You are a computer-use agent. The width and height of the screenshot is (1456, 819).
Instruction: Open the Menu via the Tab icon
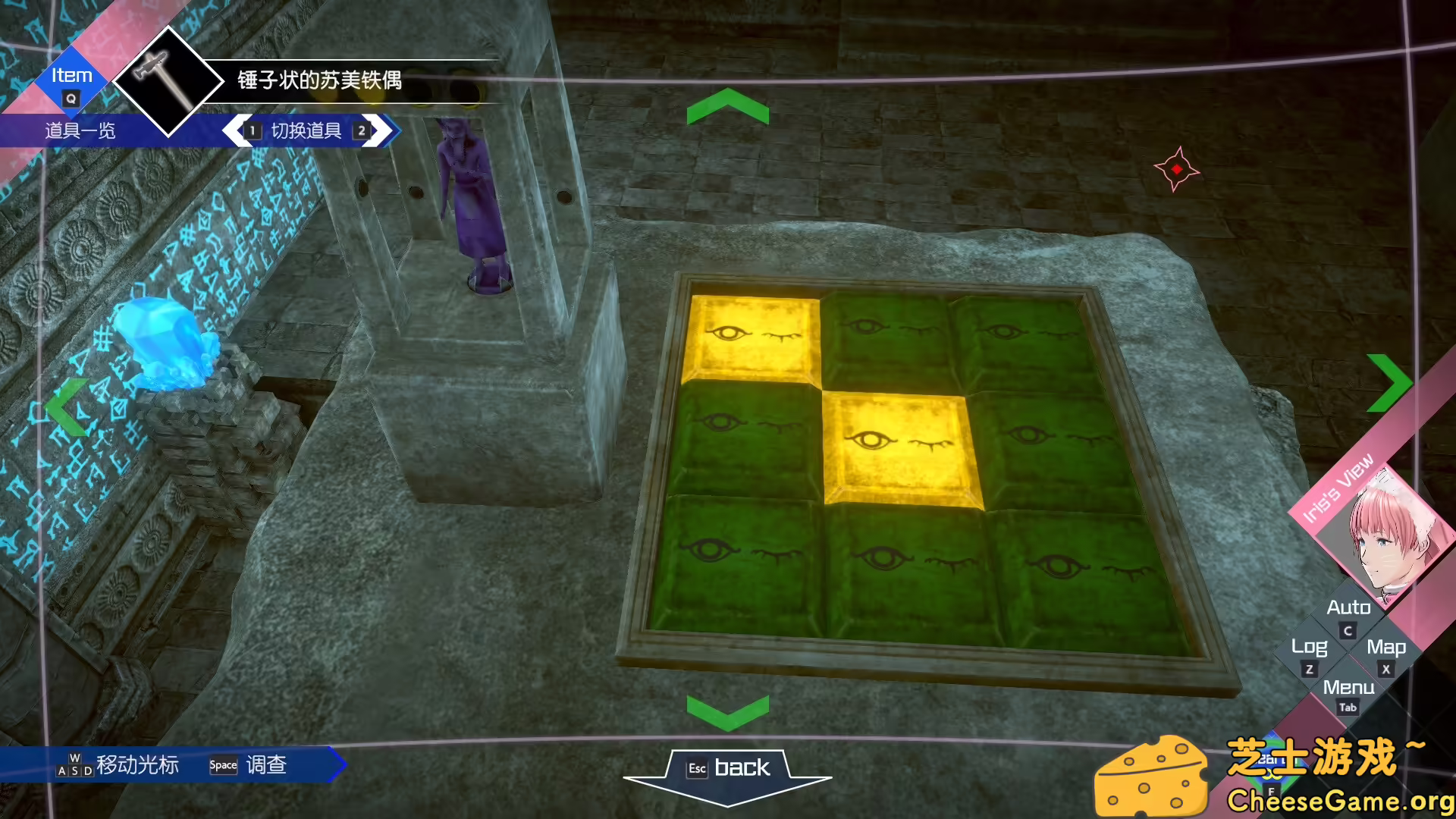pos(1348,707)
